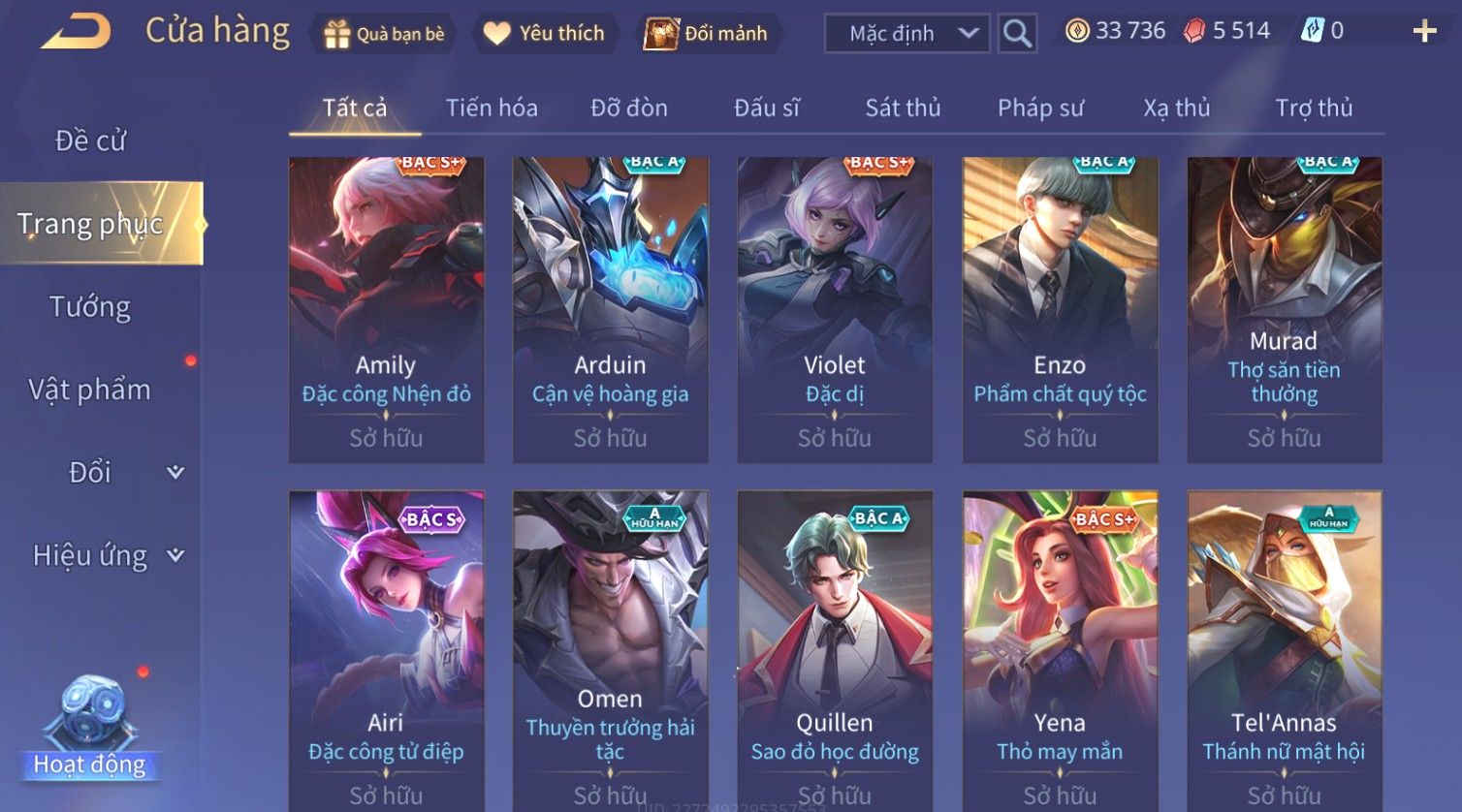The height and width of the screenshot is (812, 1462).
Task: Open the Tướng heroes section
Action: coord(90,307)
